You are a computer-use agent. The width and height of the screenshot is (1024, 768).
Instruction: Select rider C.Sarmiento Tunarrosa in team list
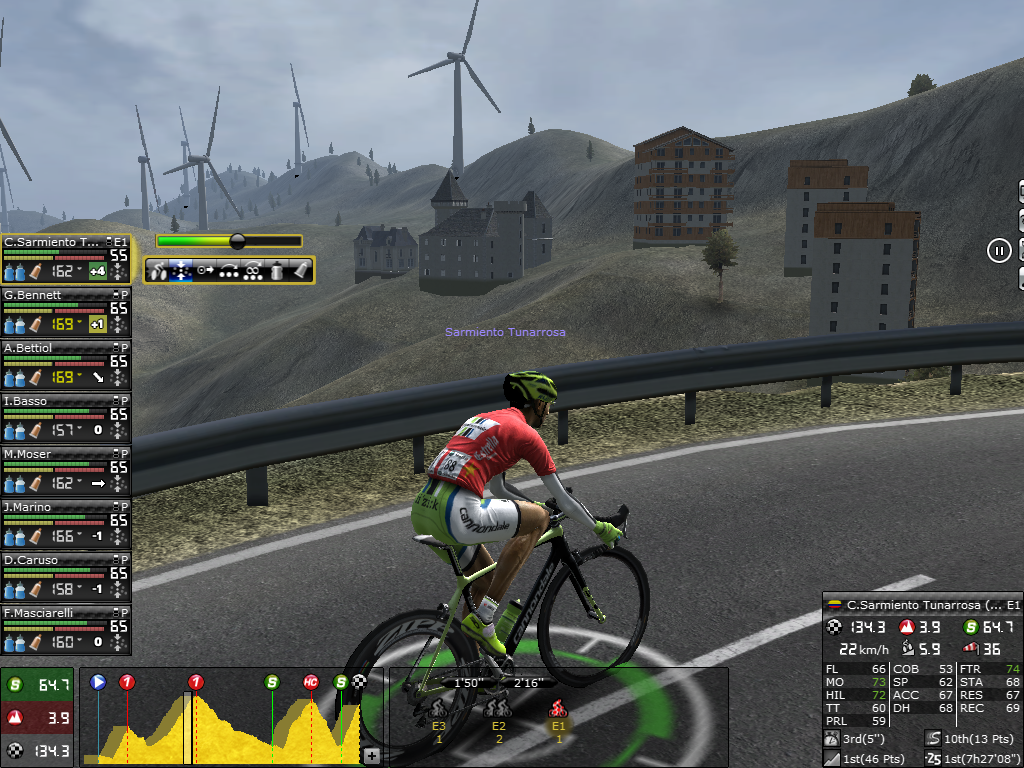click(x=52, y=242)
